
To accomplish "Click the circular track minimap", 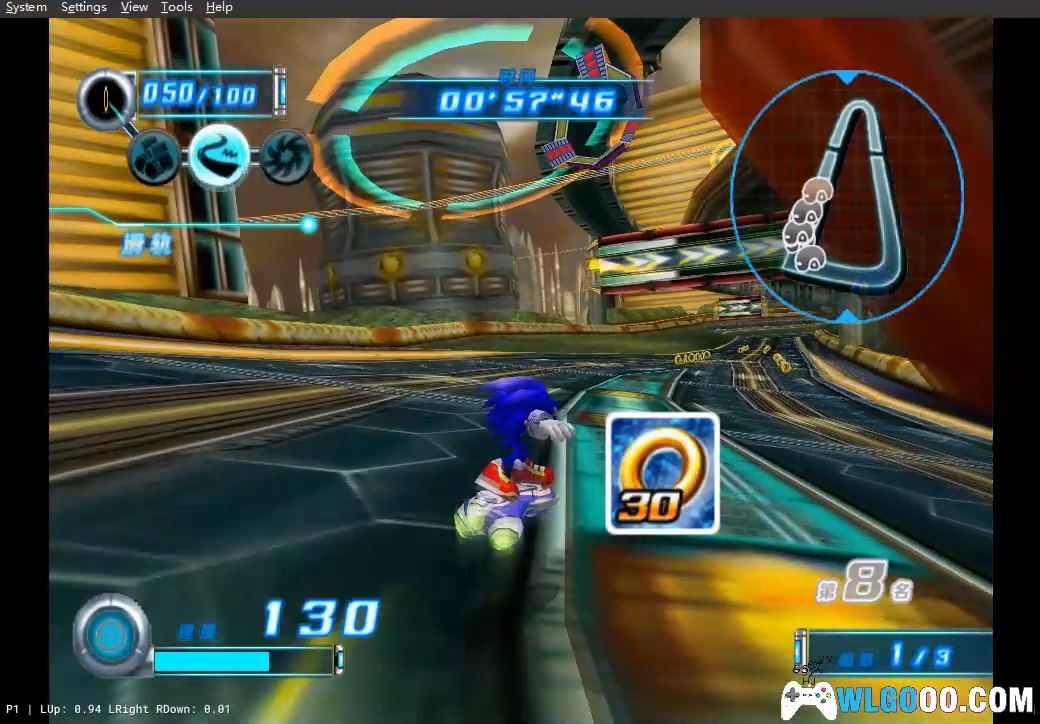I will (x=847, y=195).
